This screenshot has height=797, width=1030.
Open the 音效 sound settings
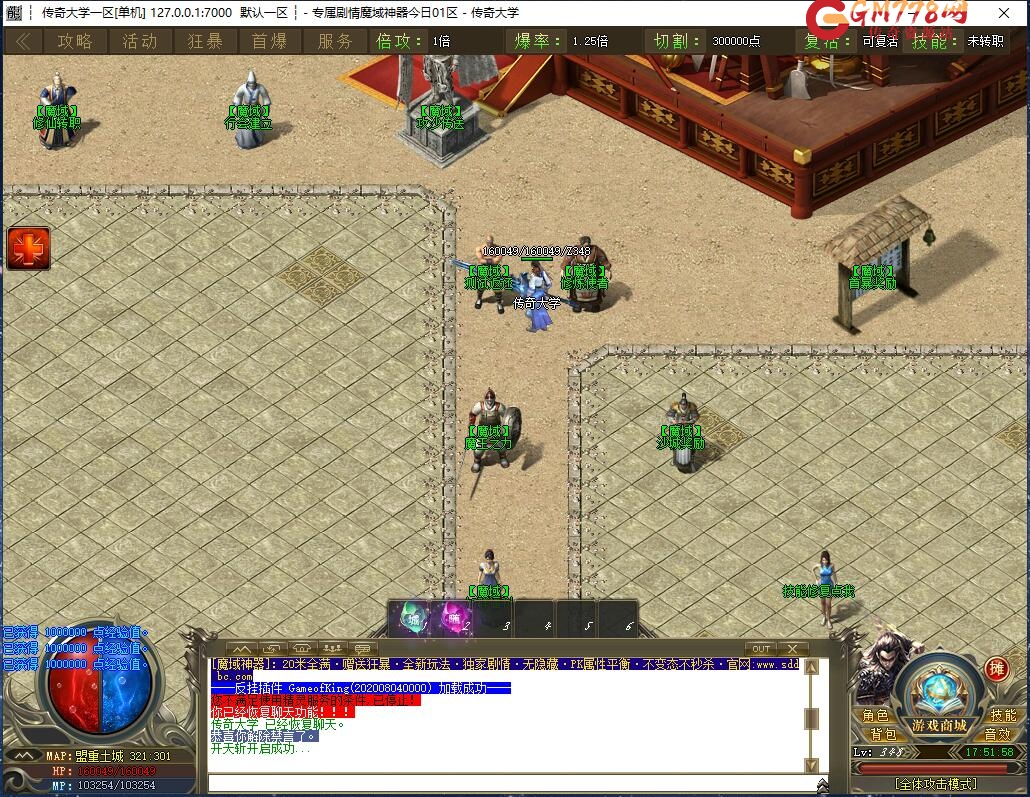tap(997, 734)
